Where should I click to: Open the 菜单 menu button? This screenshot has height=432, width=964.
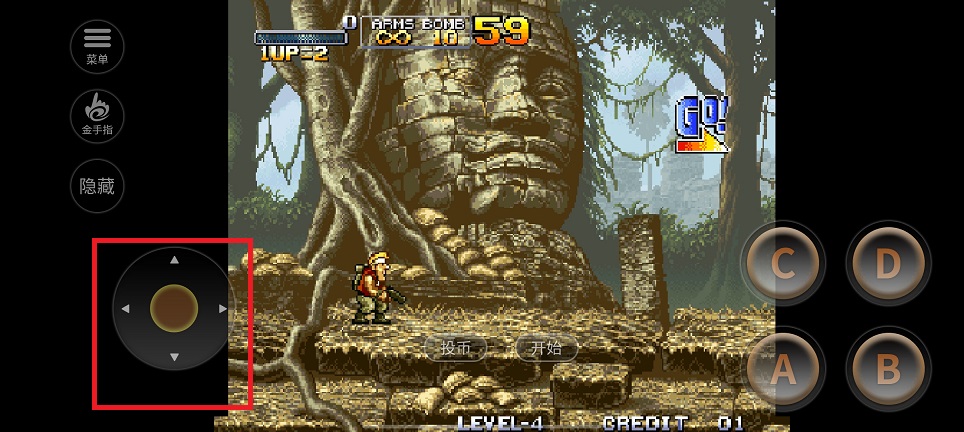click(97, 45)
